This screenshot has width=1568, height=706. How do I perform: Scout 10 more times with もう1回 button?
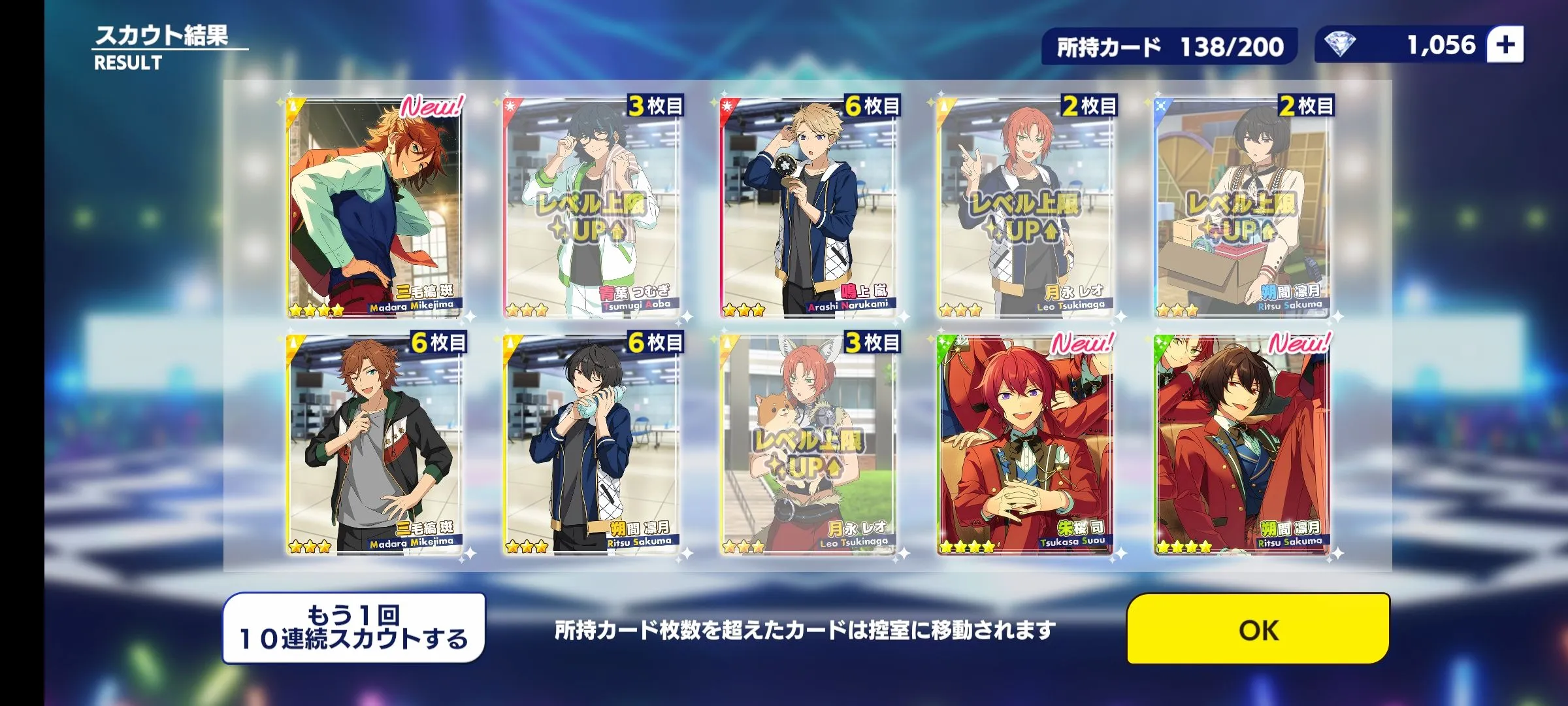point(354,628)
